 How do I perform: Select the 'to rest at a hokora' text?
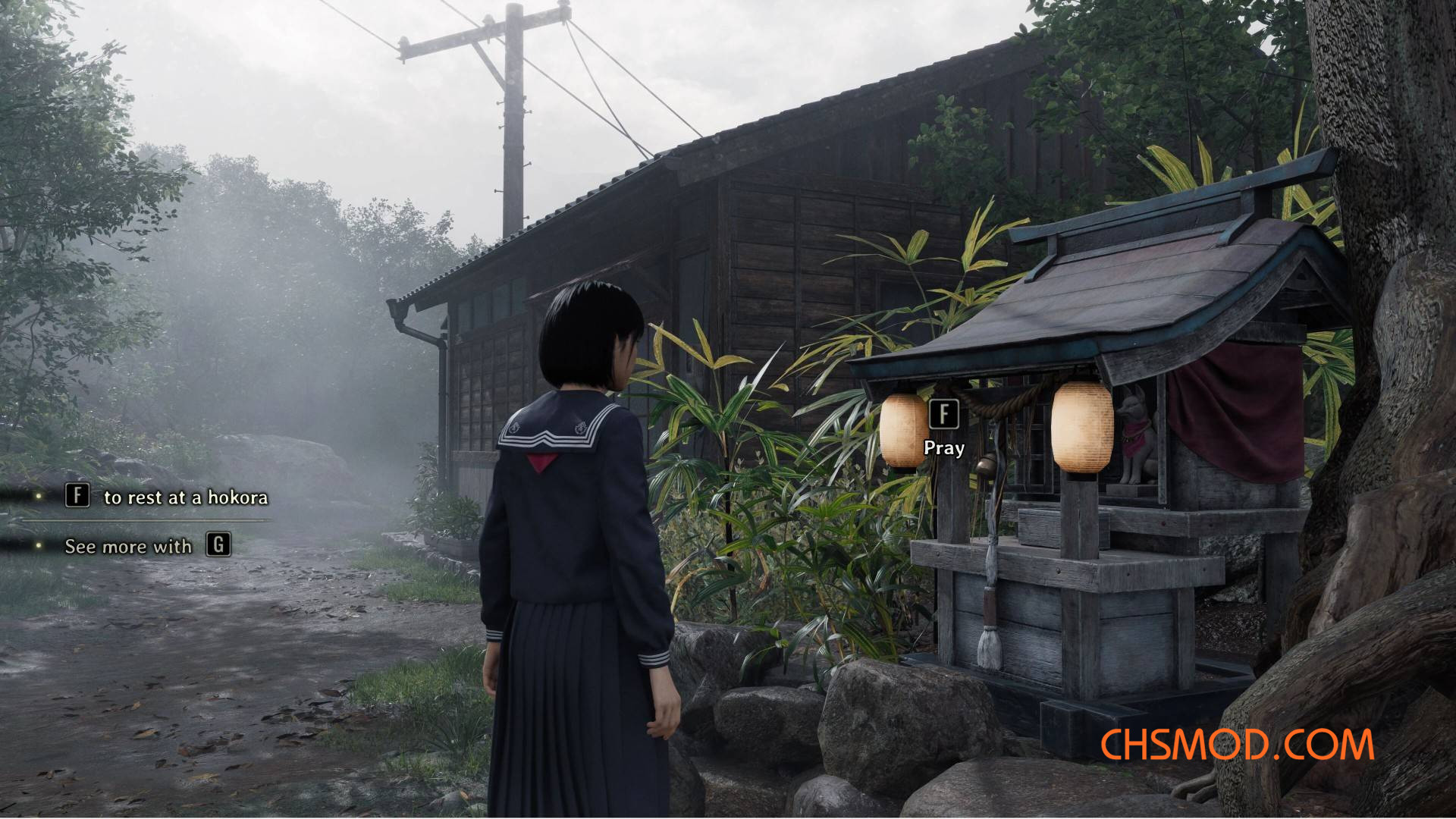[186, 497]
